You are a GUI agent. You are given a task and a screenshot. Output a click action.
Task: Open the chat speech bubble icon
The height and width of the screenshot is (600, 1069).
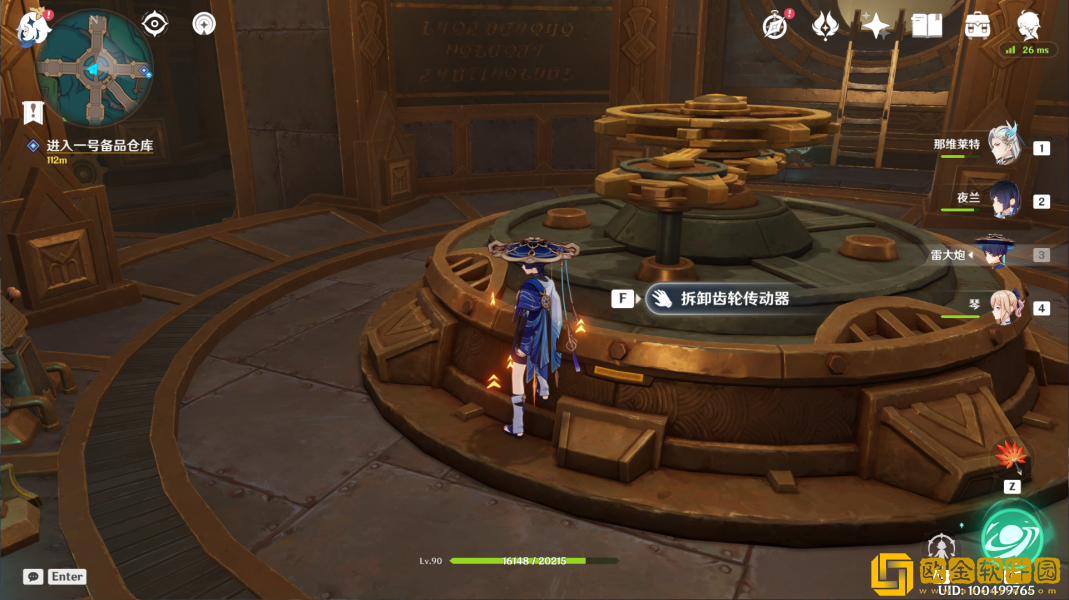click(33, 577)
